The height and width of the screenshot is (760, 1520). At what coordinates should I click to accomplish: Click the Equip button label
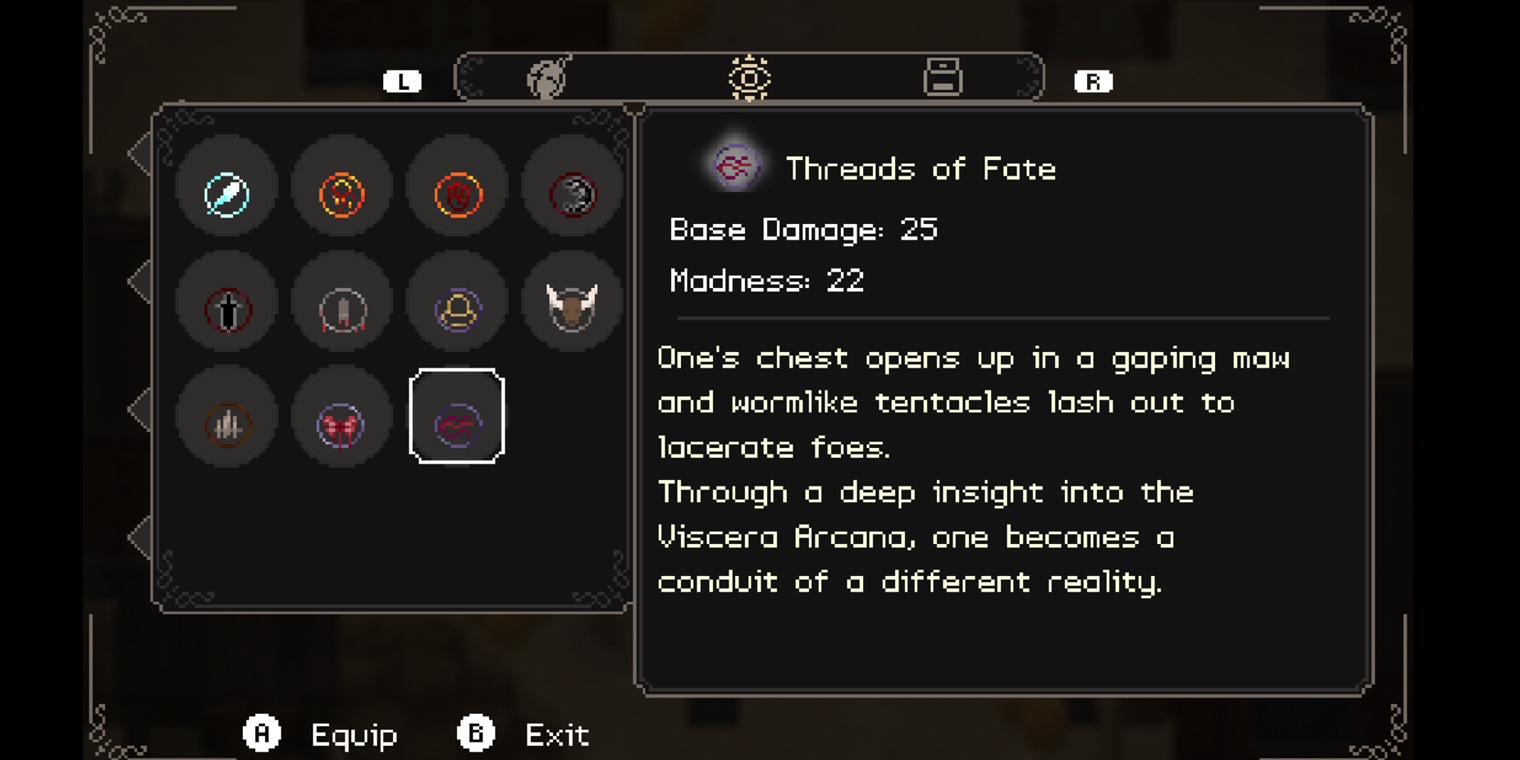354,735
